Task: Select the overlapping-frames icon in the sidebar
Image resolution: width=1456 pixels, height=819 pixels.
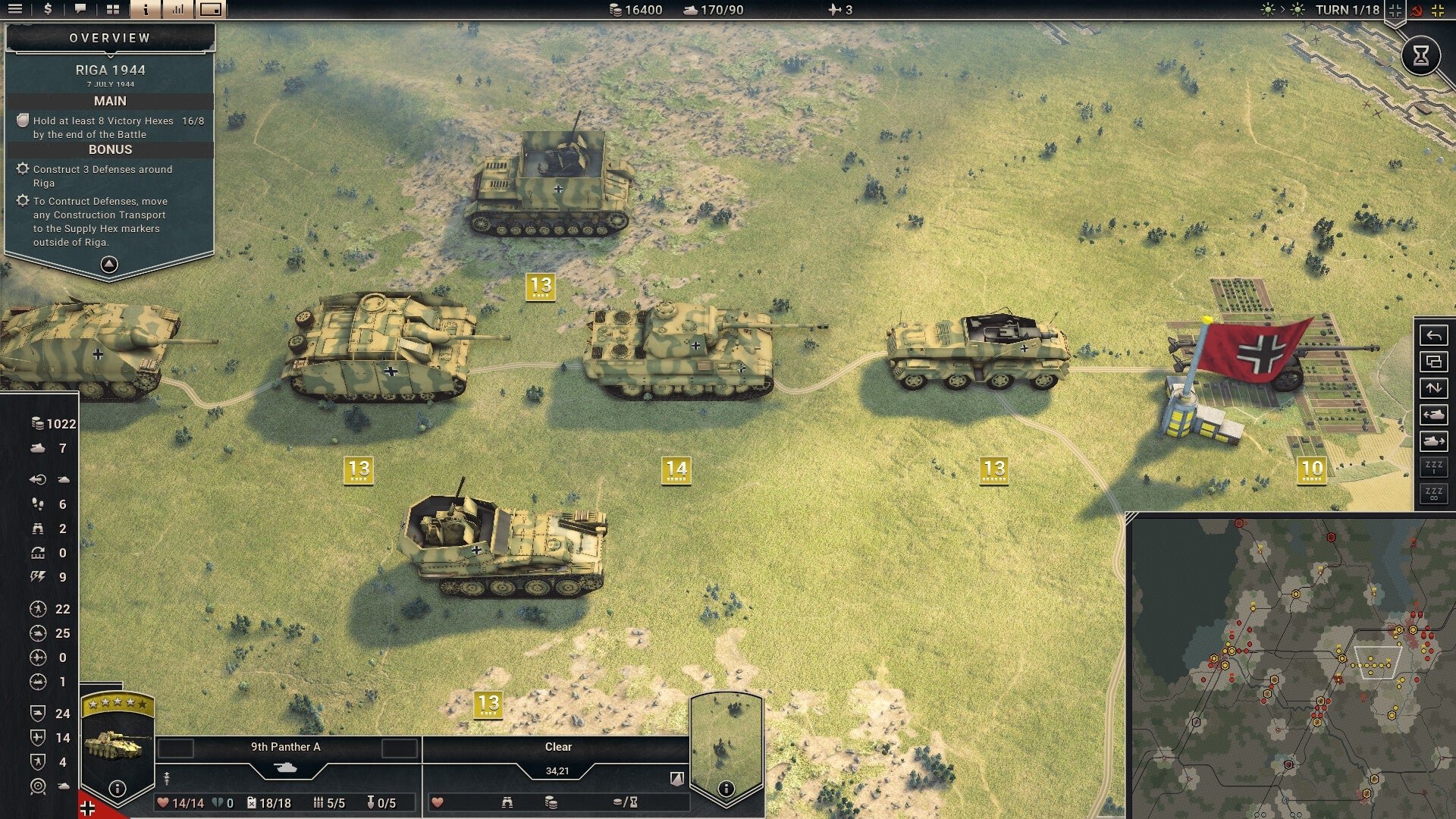Action: pyautogui.click(x=1432, y=362)
